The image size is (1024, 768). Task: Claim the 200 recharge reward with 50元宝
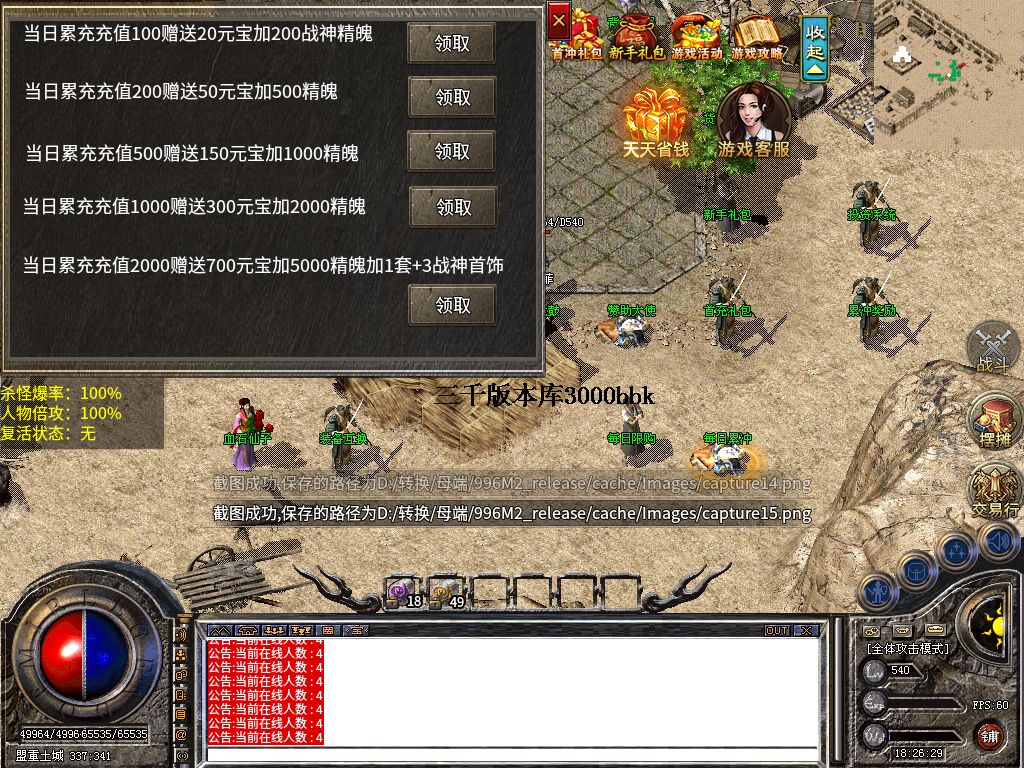point(452,97)
